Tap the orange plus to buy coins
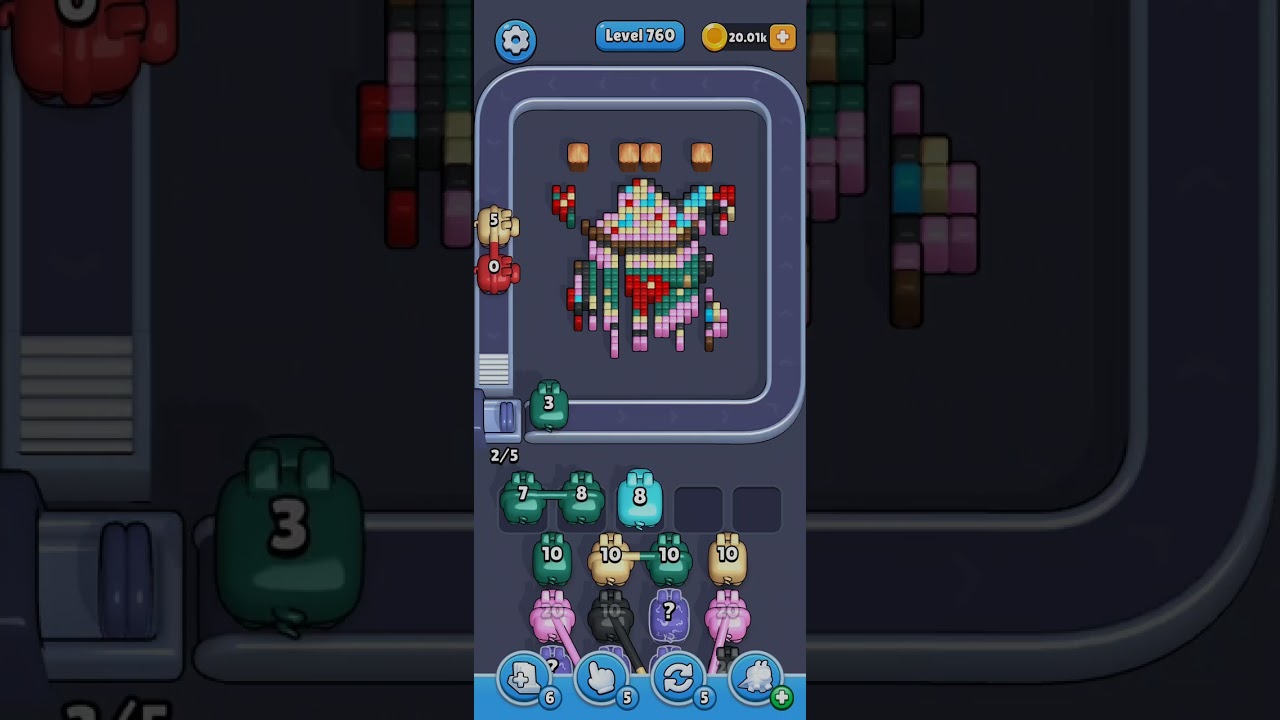Image resolution: width=1280 pixels, height=720 pixels. tap(782, 37)
